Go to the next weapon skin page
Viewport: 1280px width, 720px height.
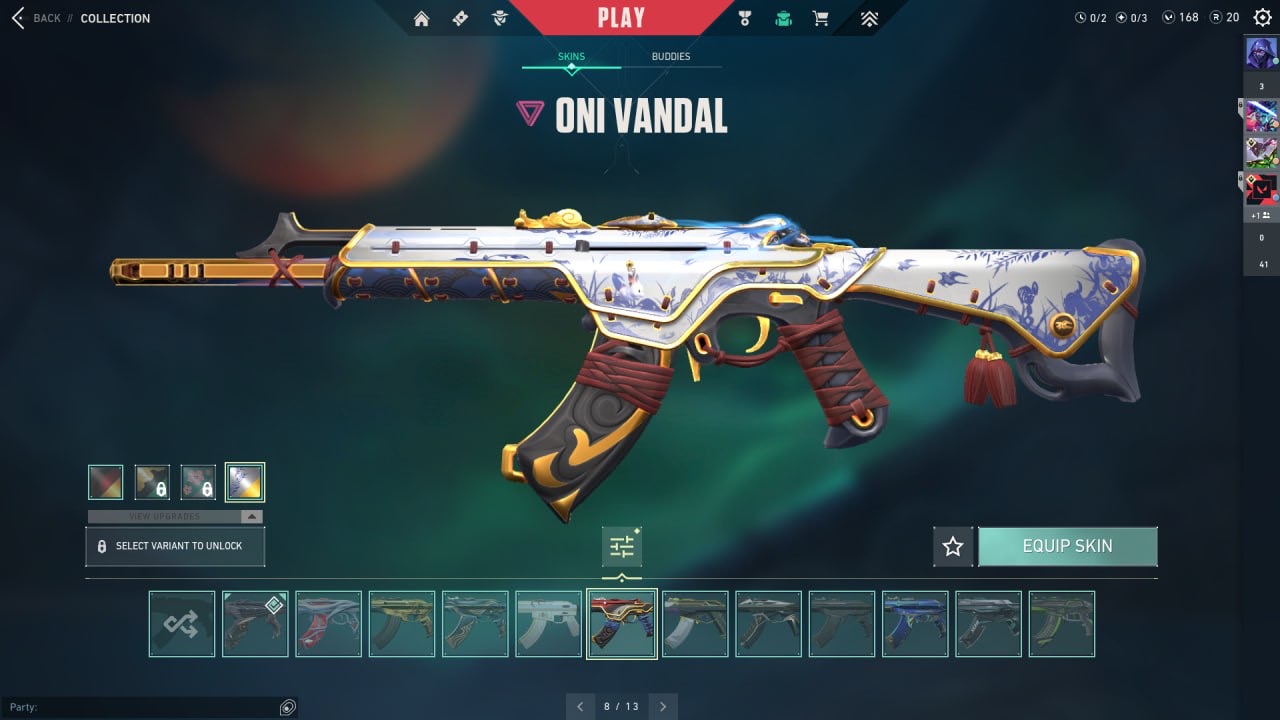point(662,706)
